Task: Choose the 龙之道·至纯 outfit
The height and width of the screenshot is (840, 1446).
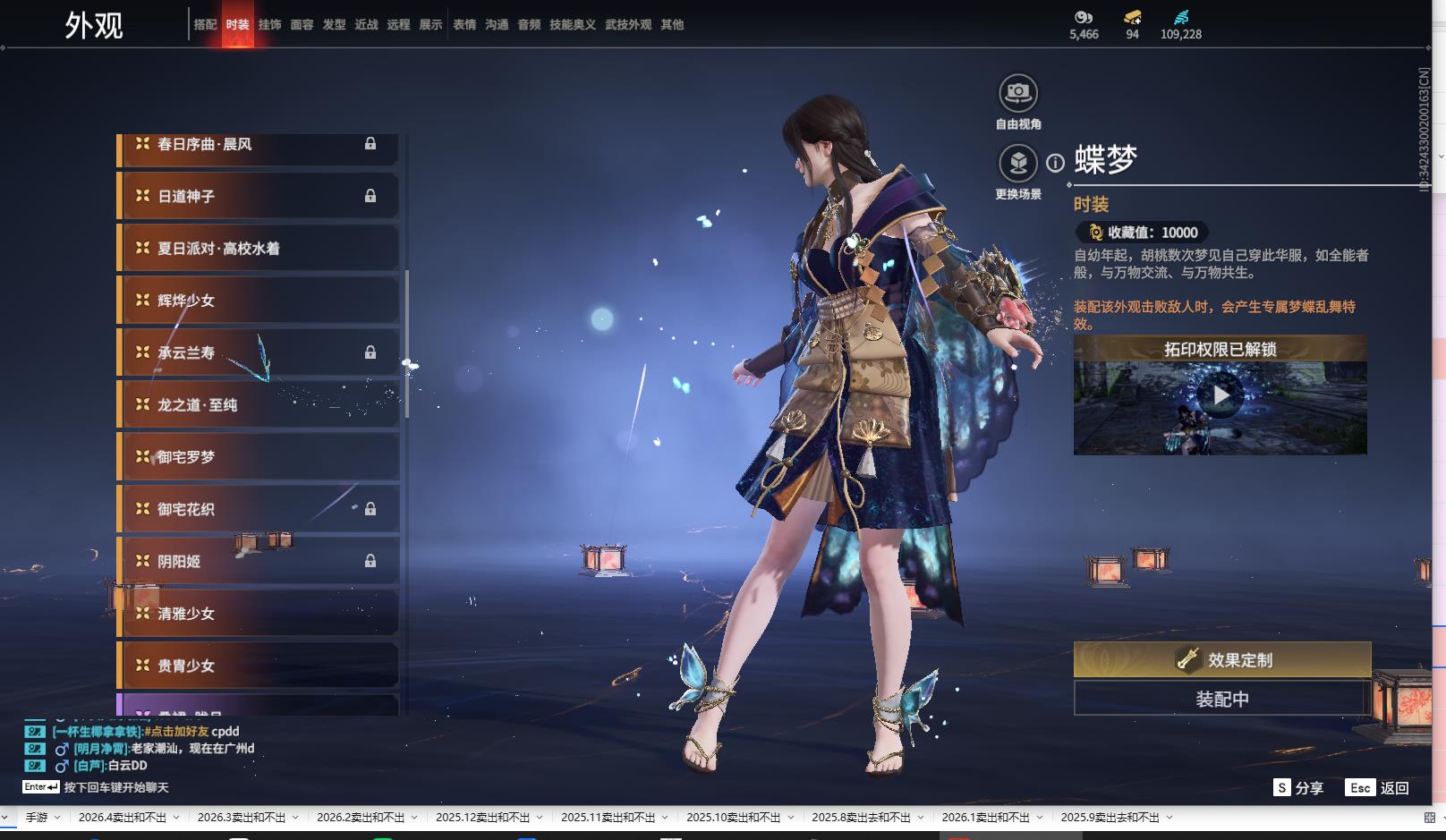Action: point(258,405)
